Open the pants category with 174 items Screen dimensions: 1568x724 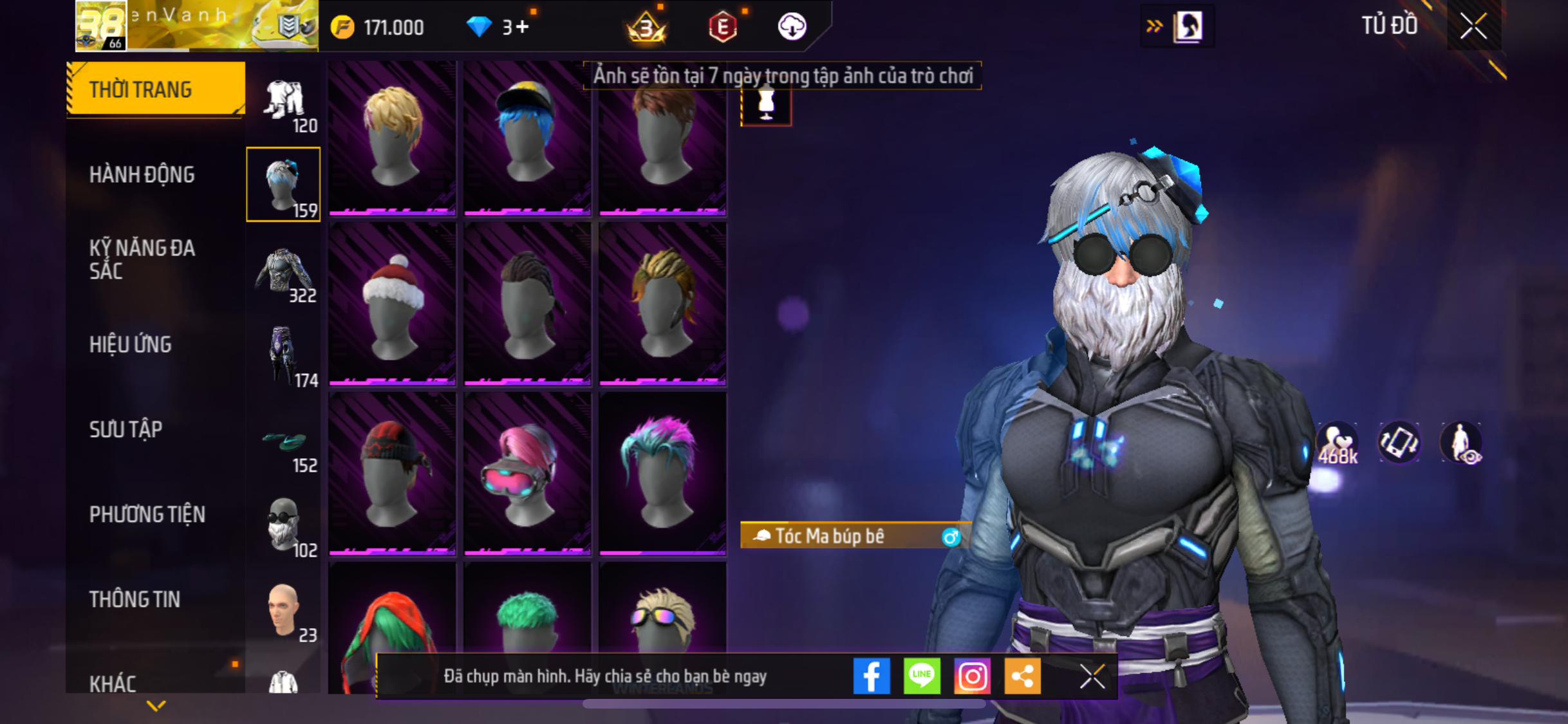click(284, 356)
